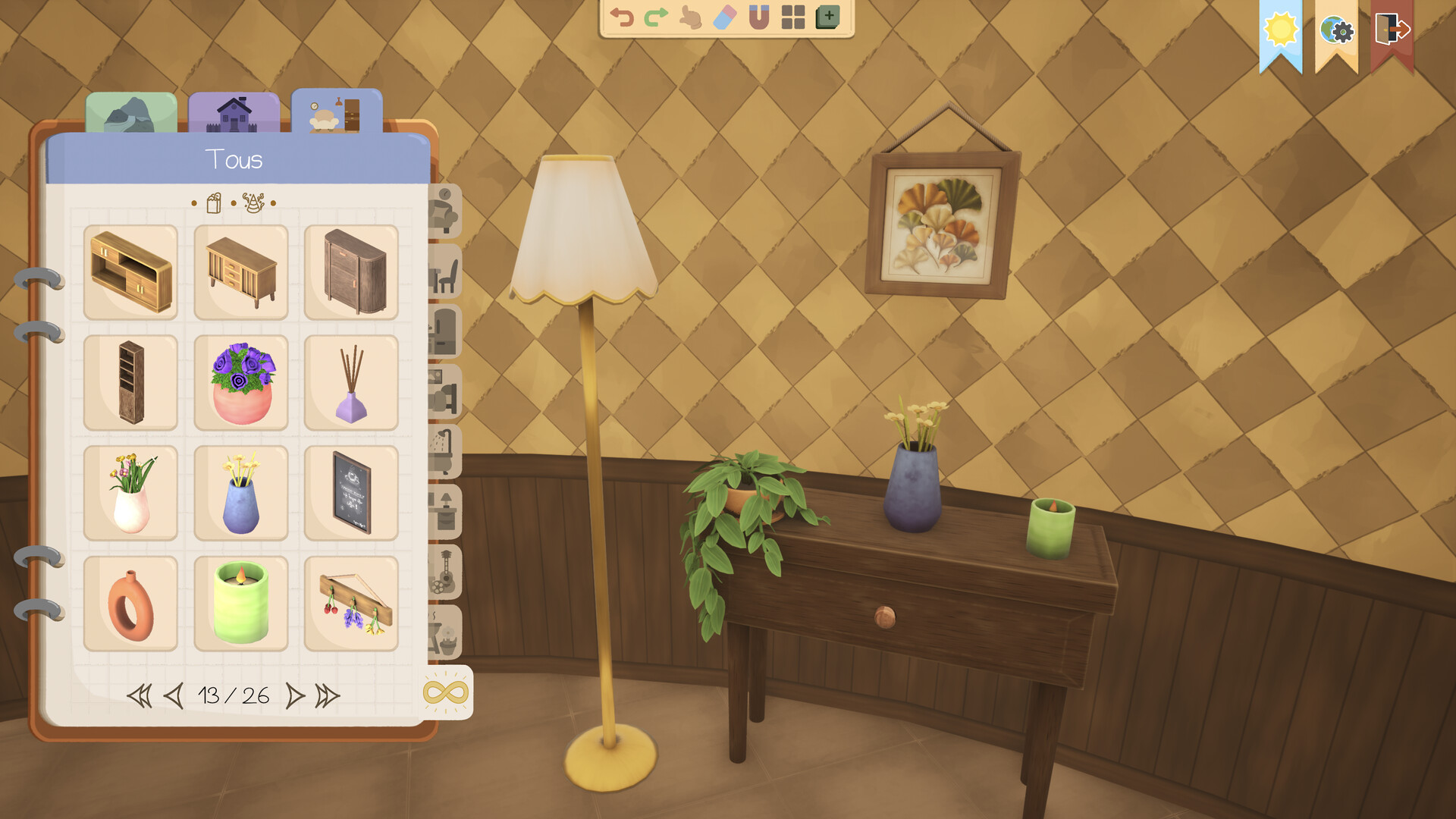
Task: Toggle the infinity unlimited items option
Action: coord(447,692)
